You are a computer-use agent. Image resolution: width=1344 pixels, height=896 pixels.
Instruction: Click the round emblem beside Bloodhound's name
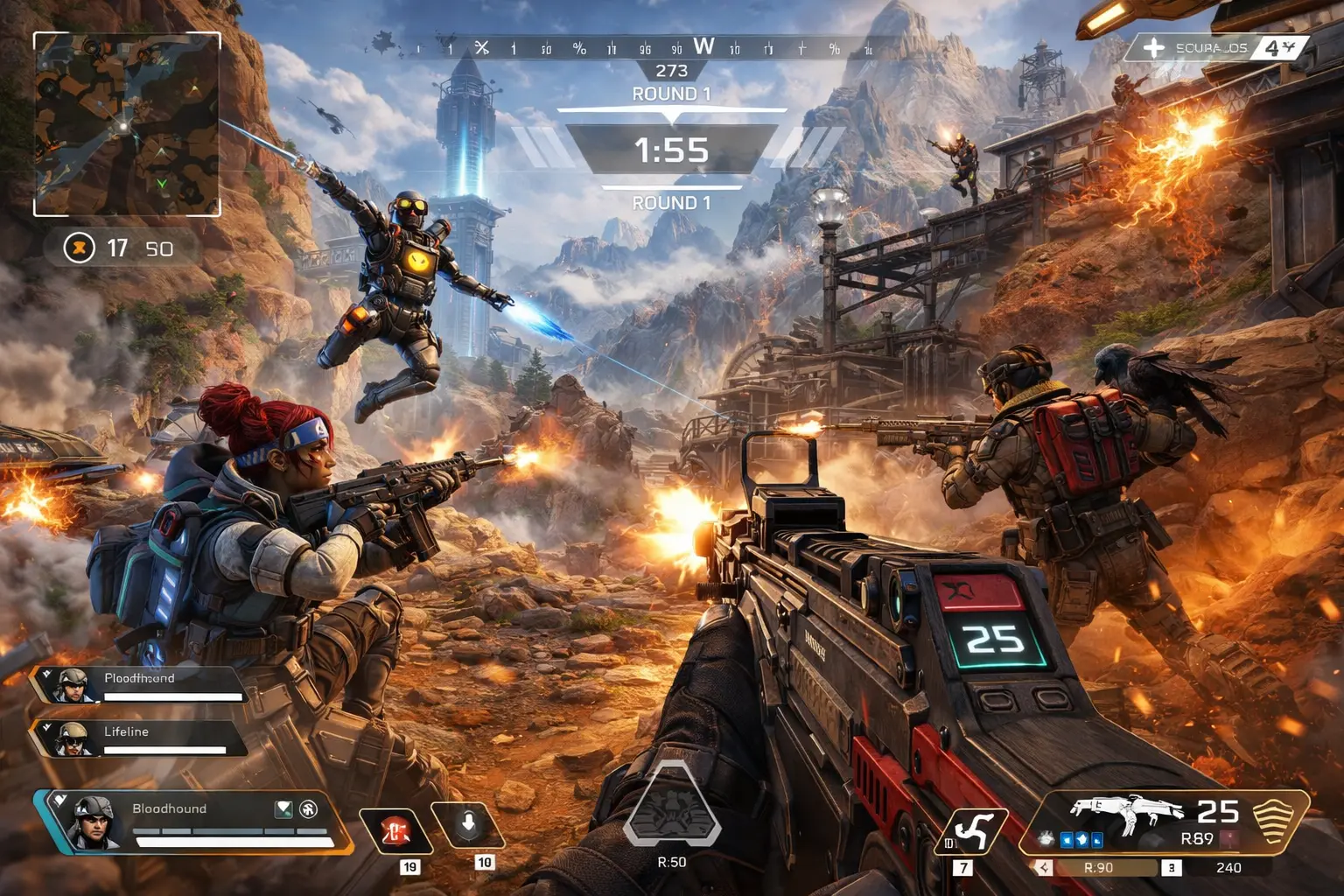(309, 809)
